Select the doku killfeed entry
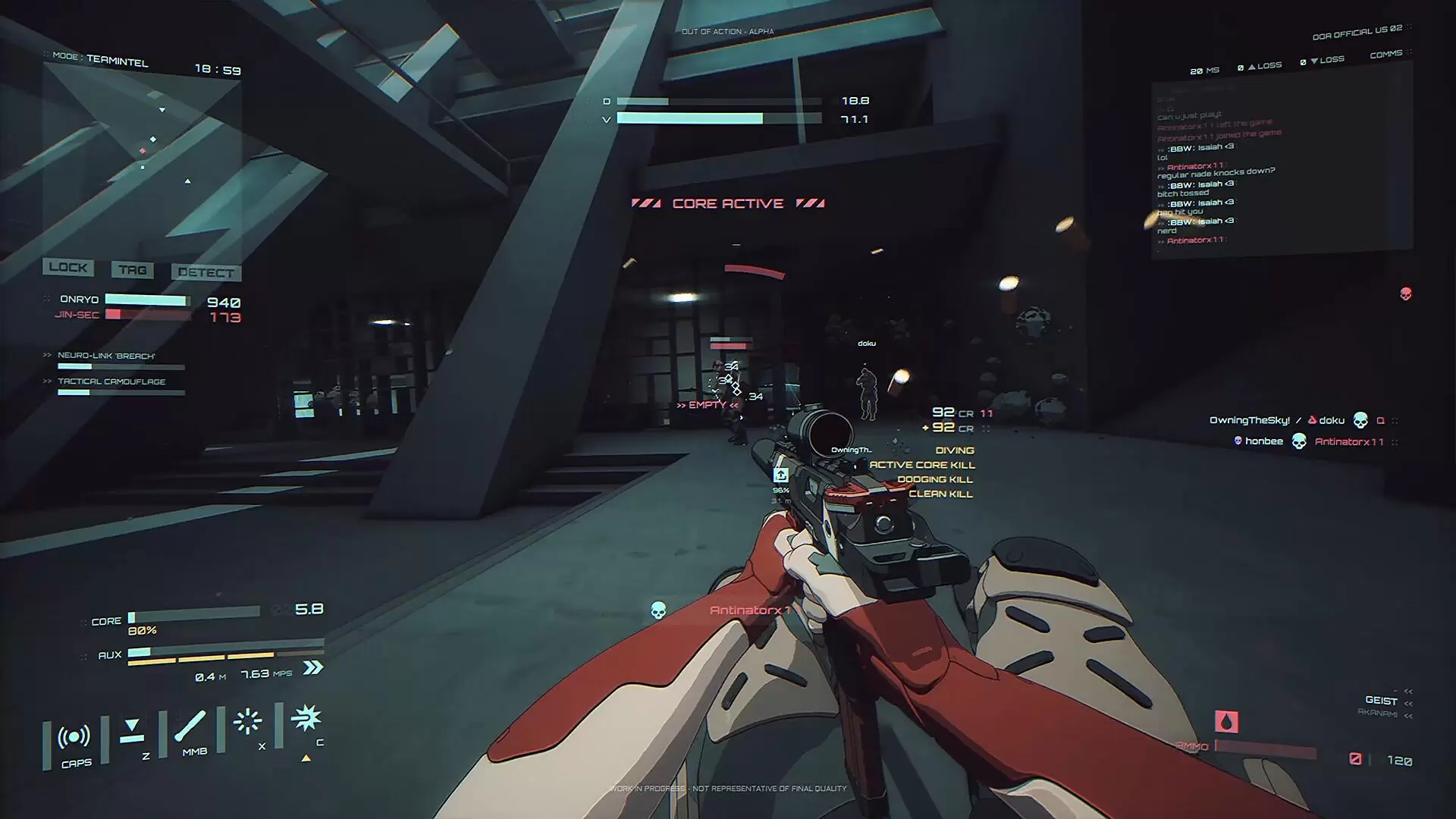 coord(1331,421)
